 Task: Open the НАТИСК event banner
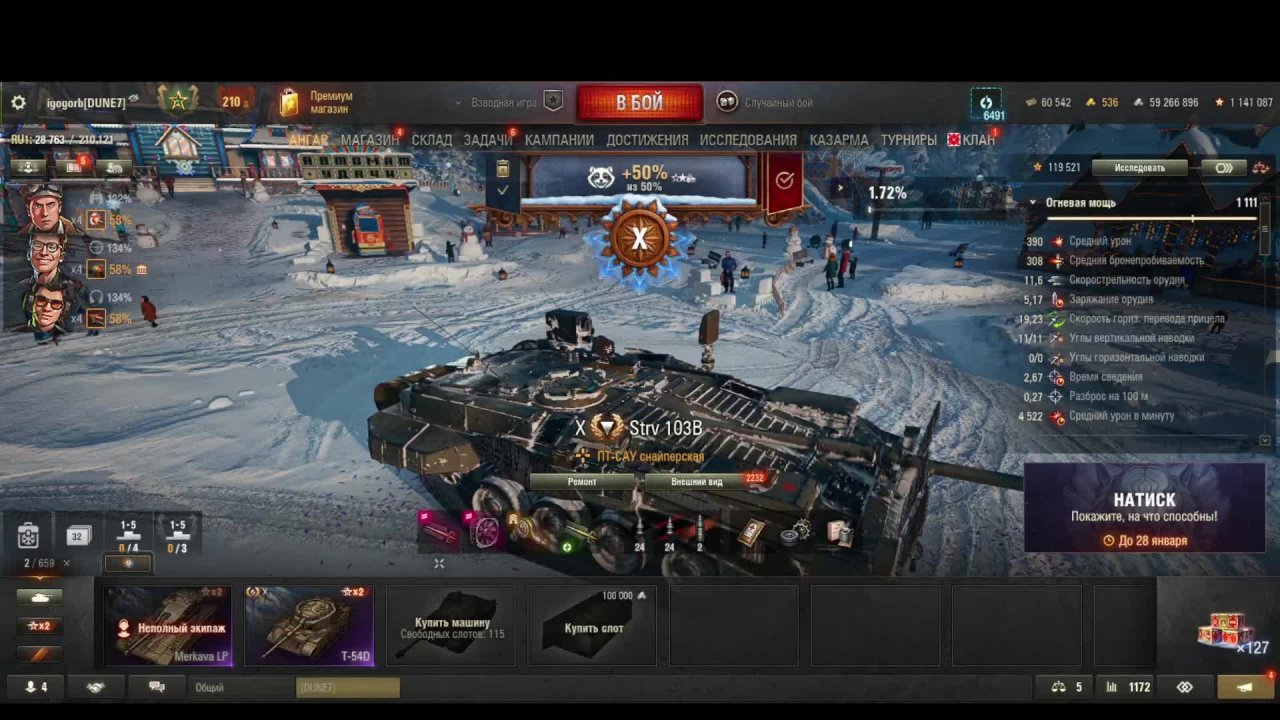(x=1144, y=507)
